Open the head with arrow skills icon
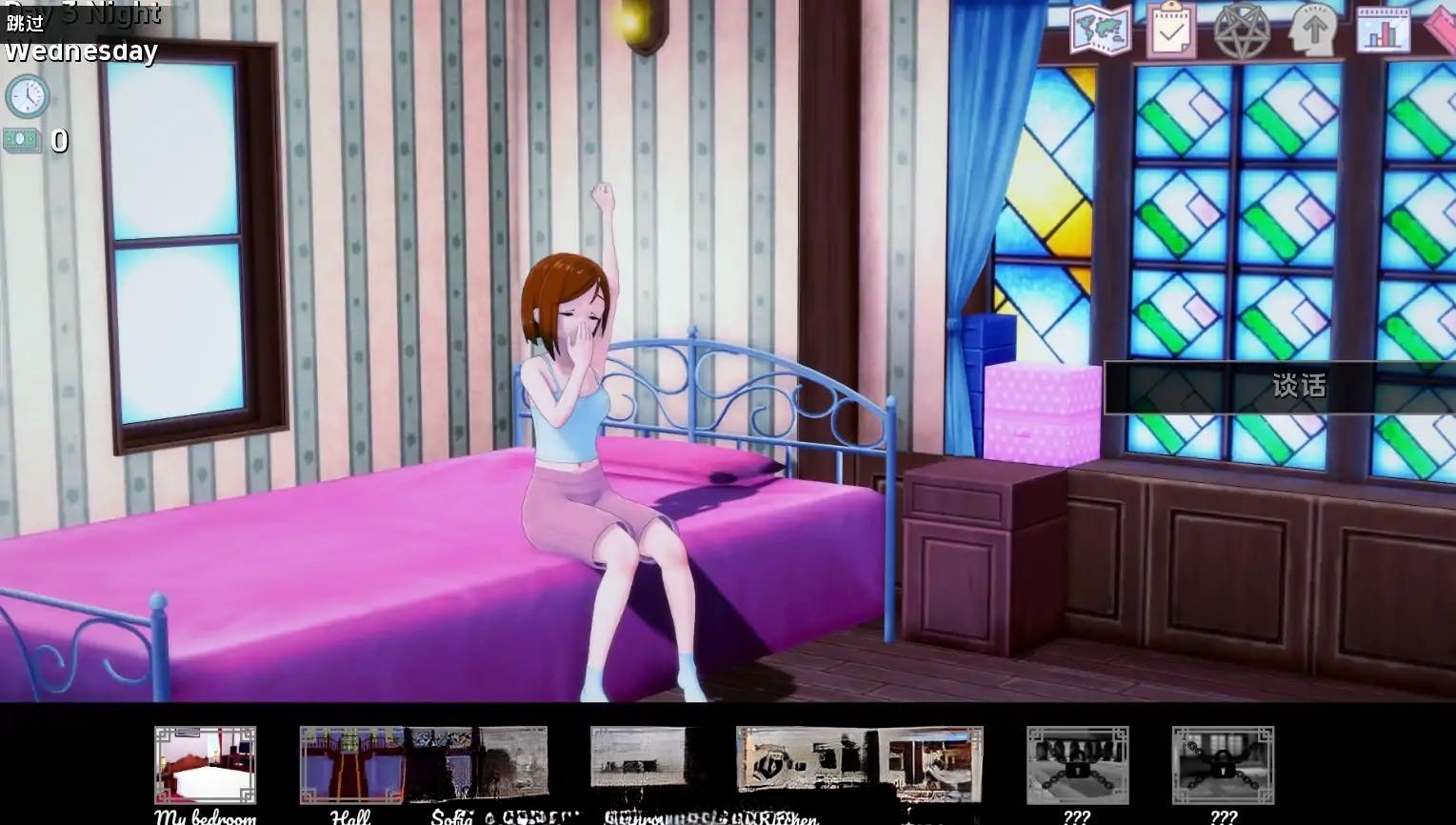This screenshot has height=825, width=1456. (1312, 30)
